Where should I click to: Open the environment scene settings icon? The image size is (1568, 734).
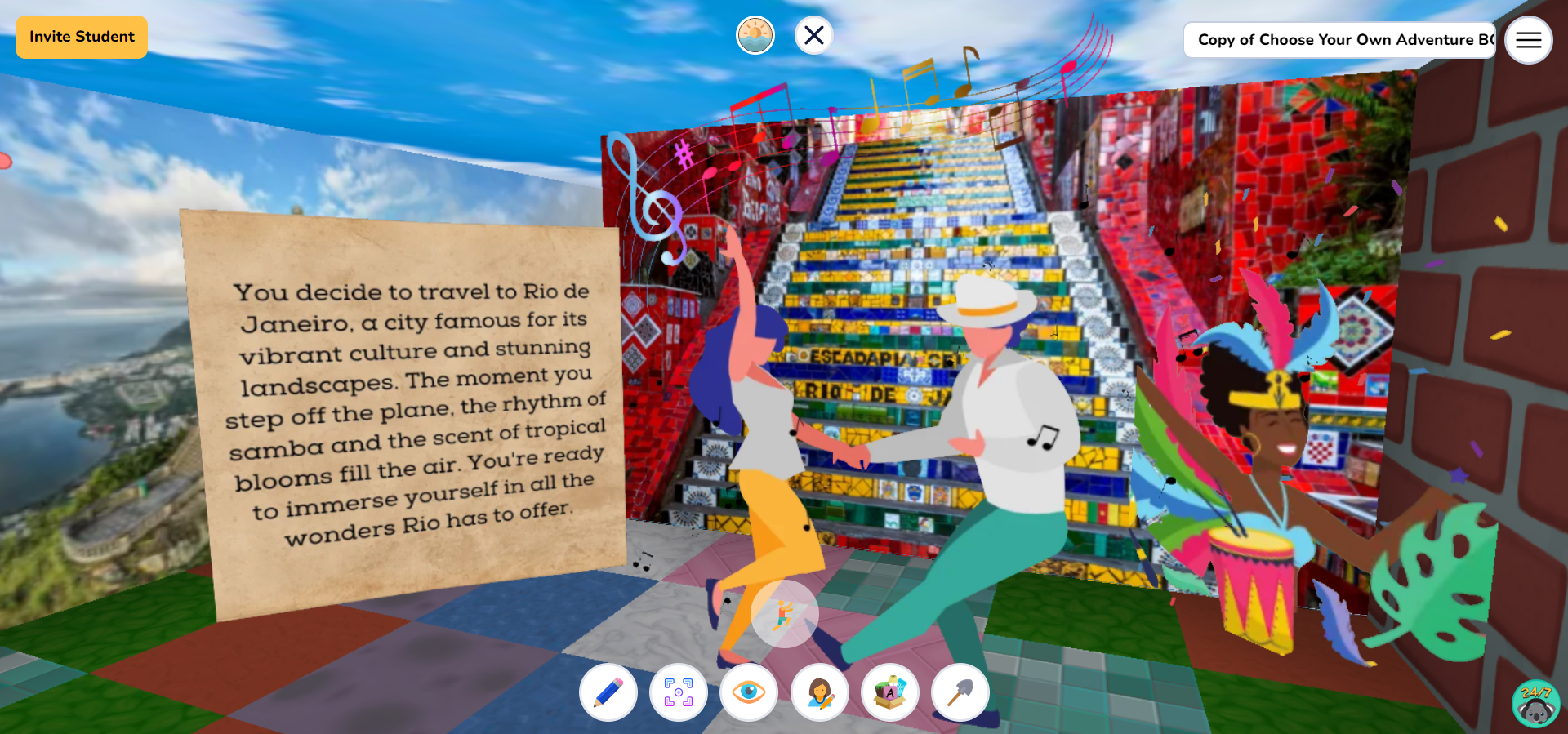tap(755, 34)
